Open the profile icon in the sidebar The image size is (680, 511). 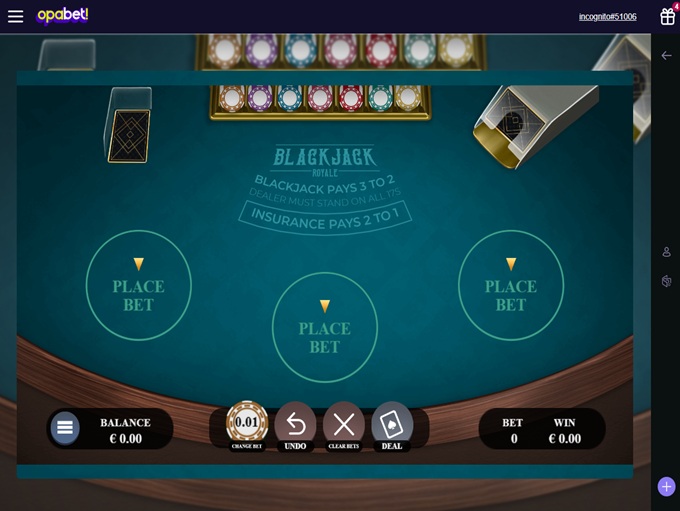click(666, 252)
